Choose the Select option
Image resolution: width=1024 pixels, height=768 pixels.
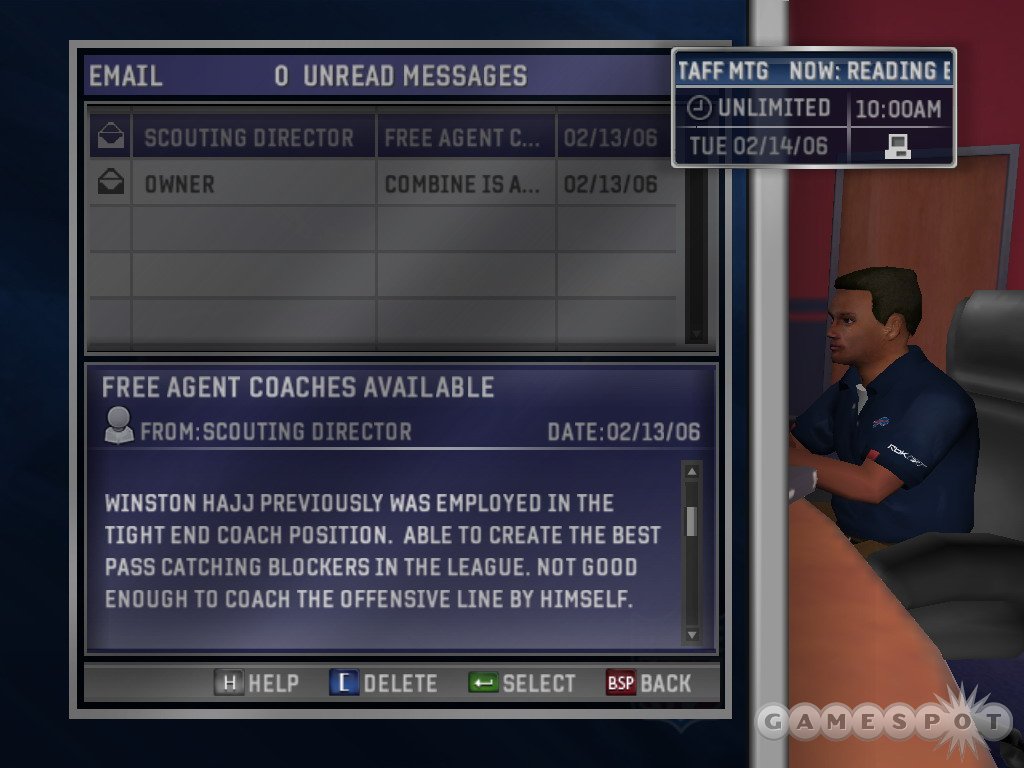pos(522,683)
